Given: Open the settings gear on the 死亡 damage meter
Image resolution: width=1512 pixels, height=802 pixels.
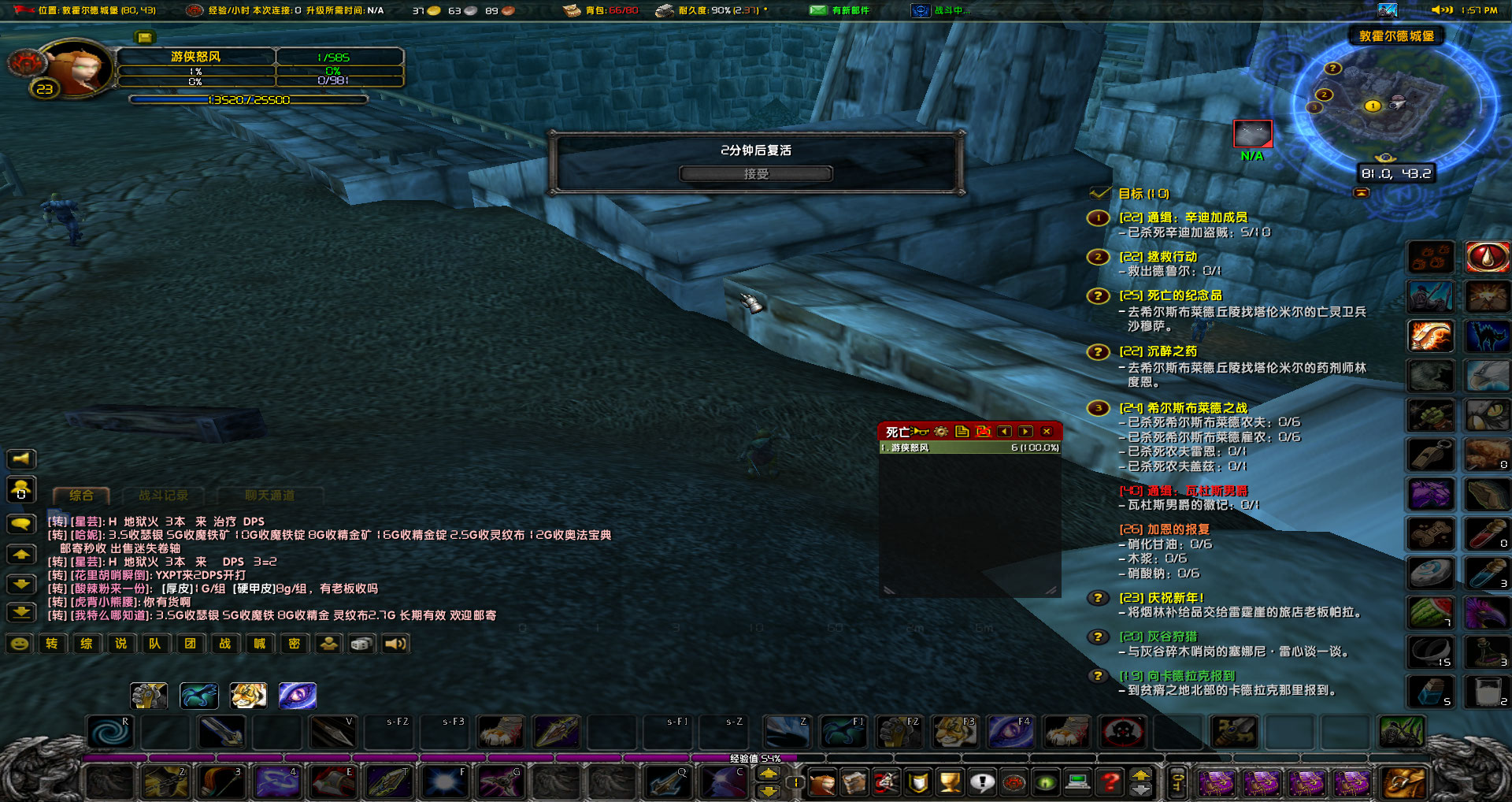Looking at the screenshot, I should 941,432.
